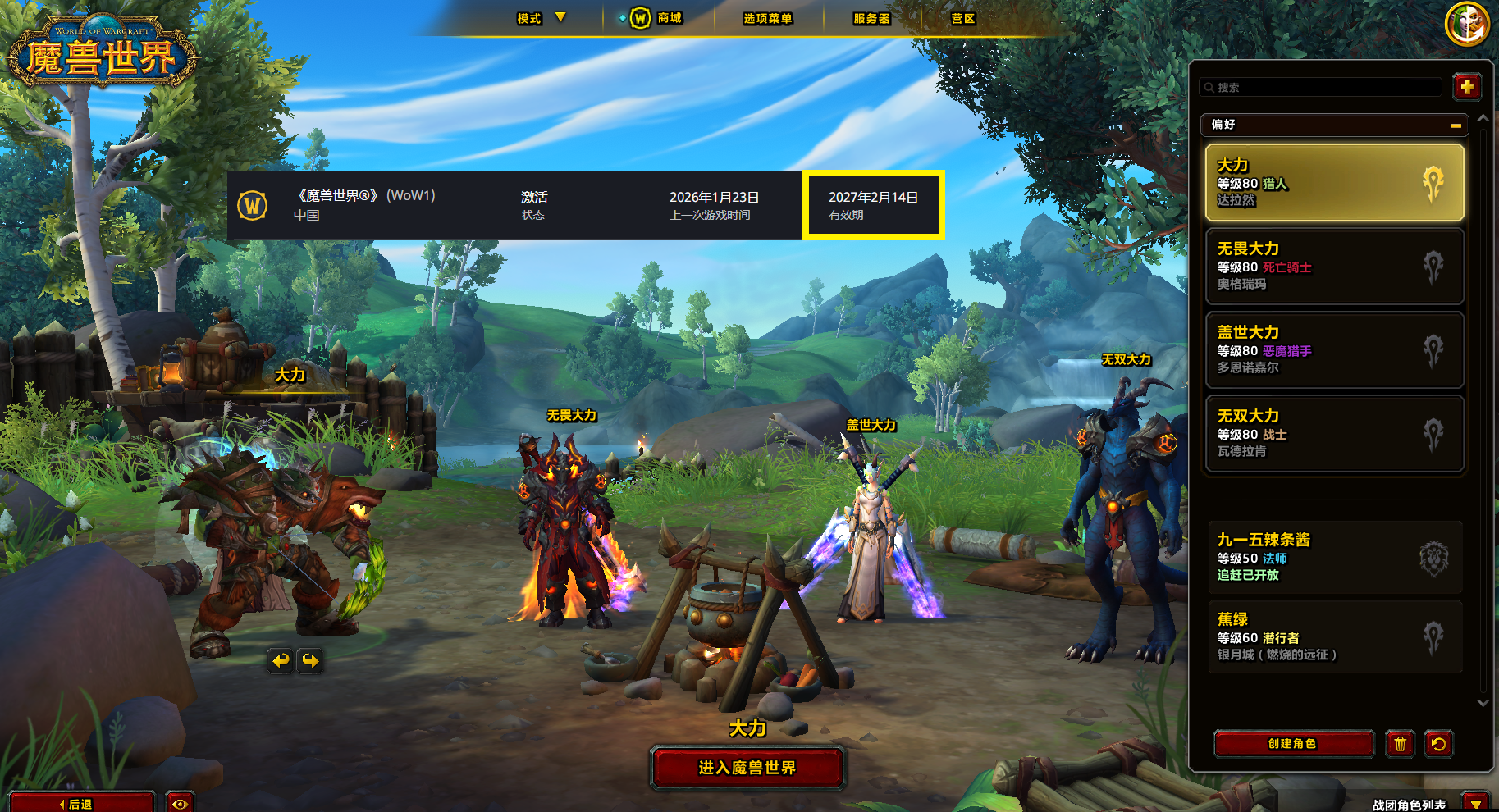Select character 大力 the hunter
Screen dimensions: 1499x812
pos(1334,182)
